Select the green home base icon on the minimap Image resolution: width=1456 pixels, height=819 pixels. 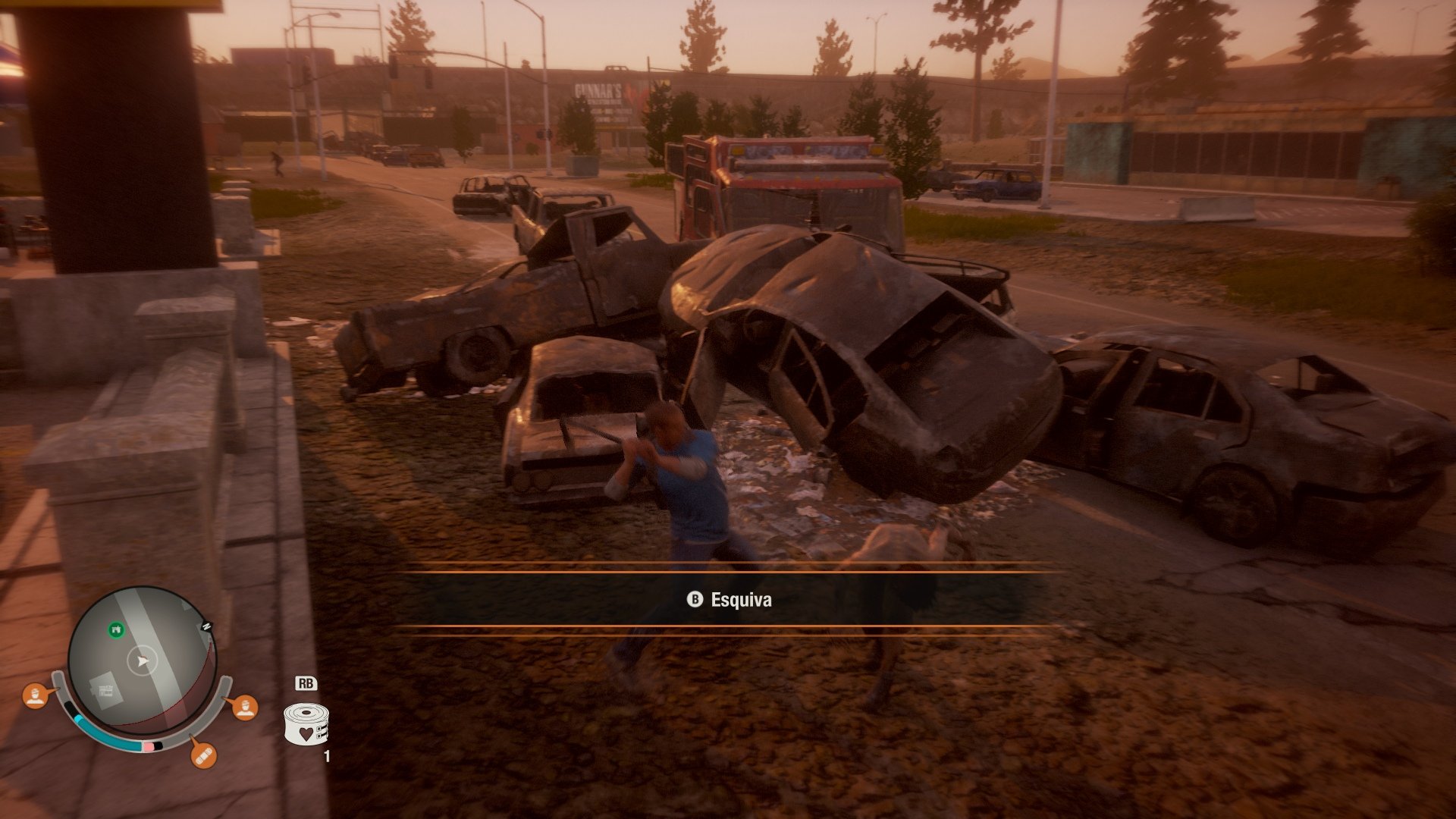pyautogui.click(x=116, y=629)
